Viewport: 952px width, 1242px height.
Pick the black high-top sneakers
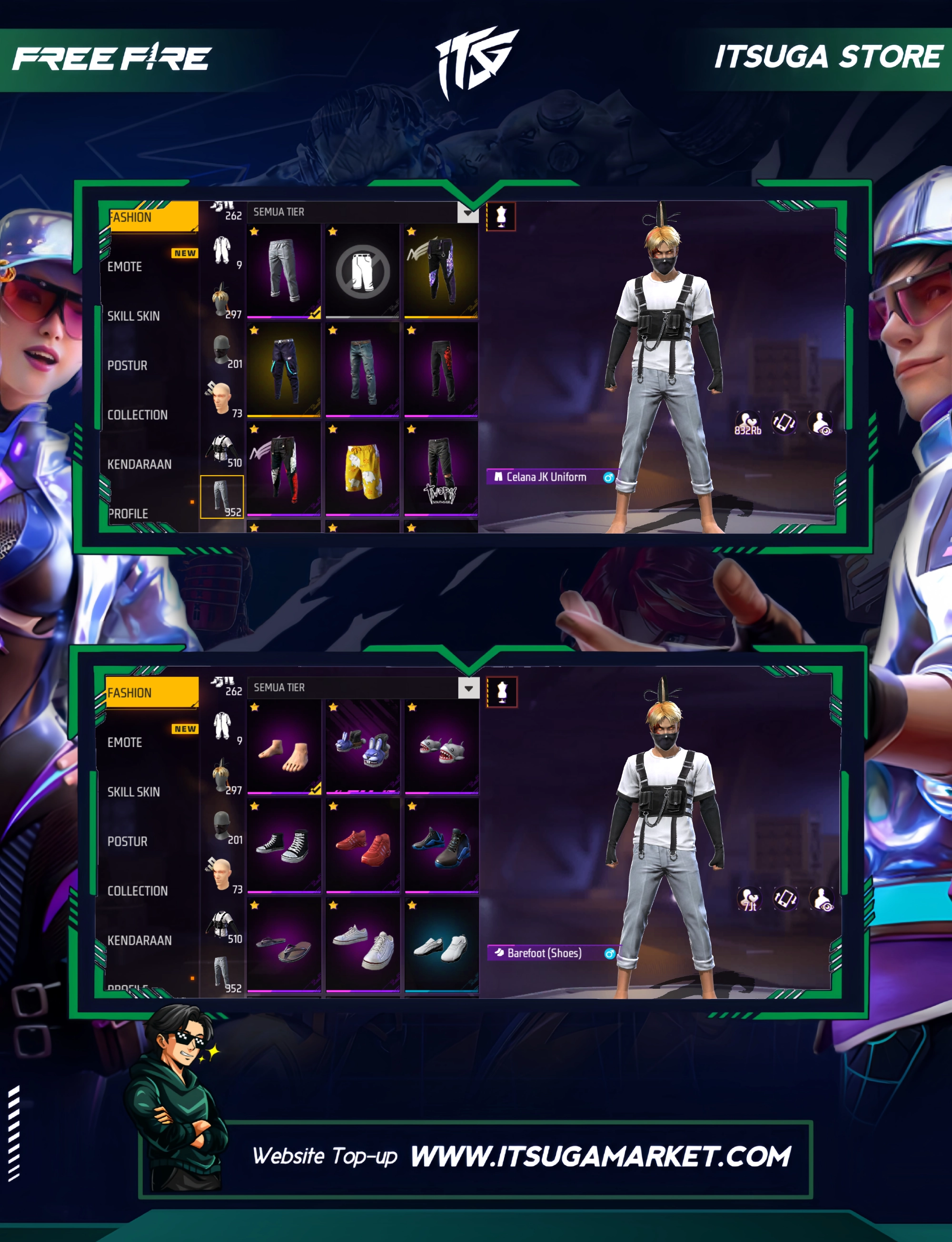283,845
